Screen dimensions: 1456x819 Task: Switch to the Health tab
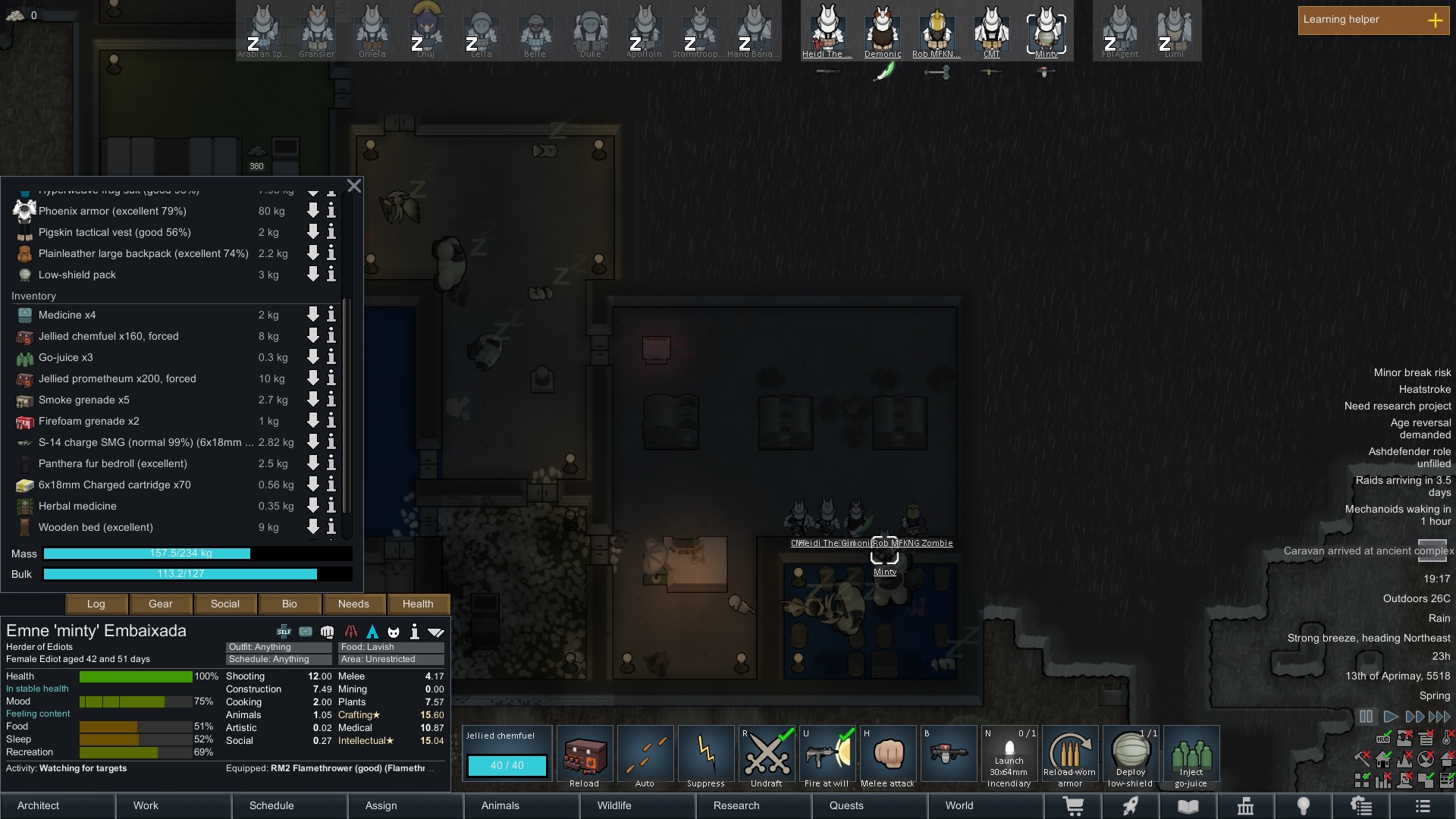pyautogui.click(x=418, y=604)
